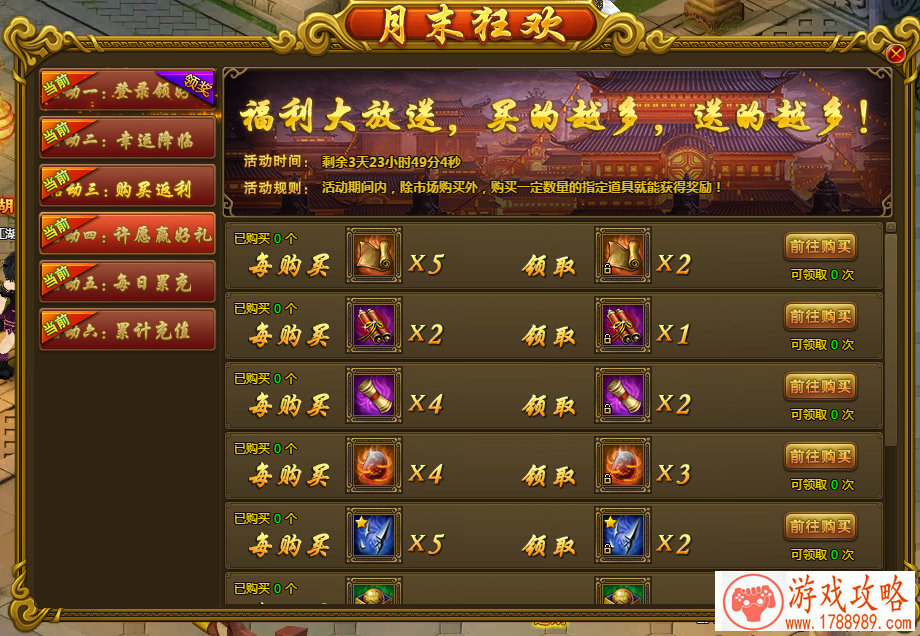This screenshot has width=920, height=636.
Task: Click 前往购买 in the blue blade row
Action: (820, 527)
